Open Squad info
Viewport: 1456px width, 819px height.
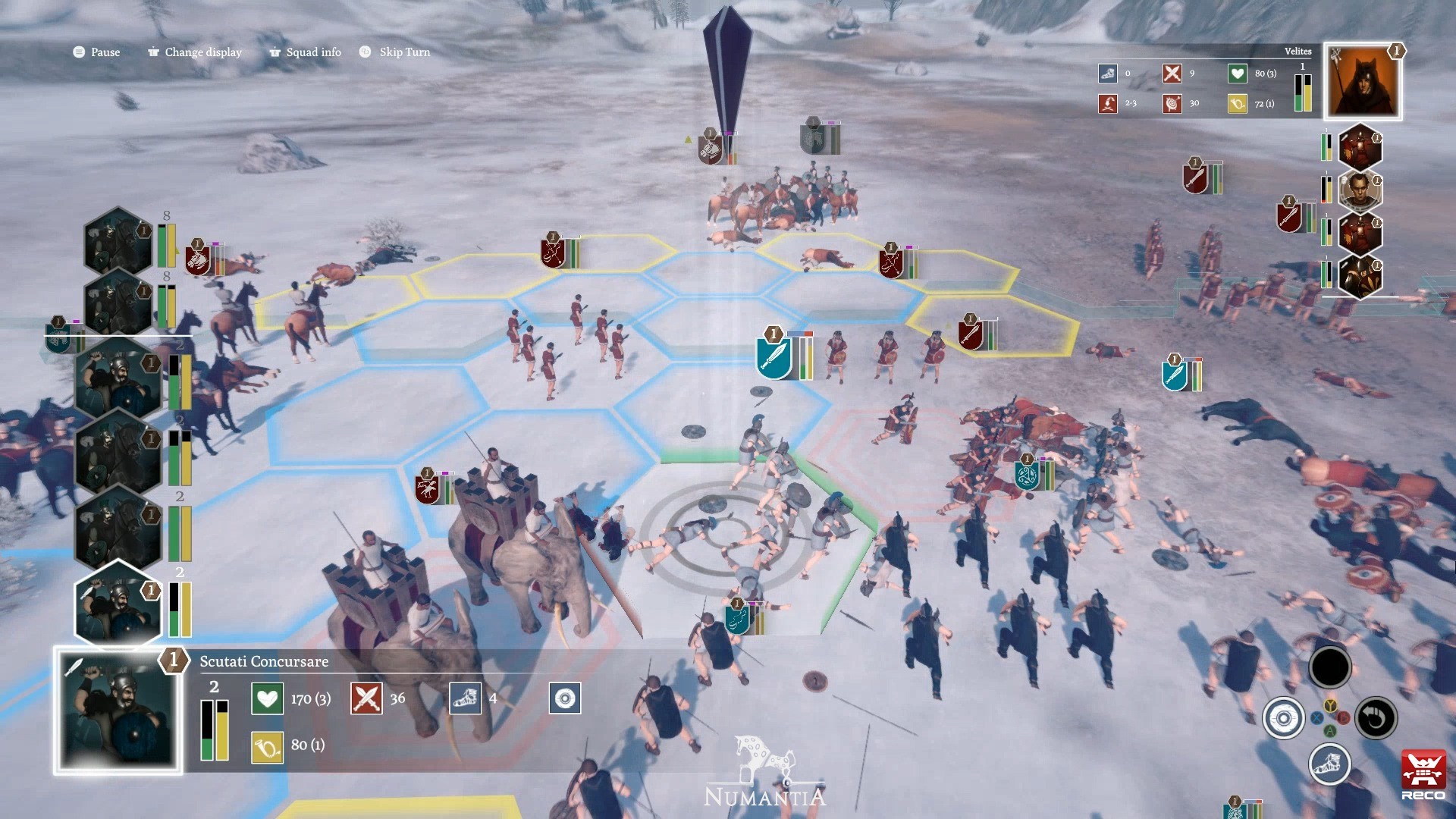point(304,52)
